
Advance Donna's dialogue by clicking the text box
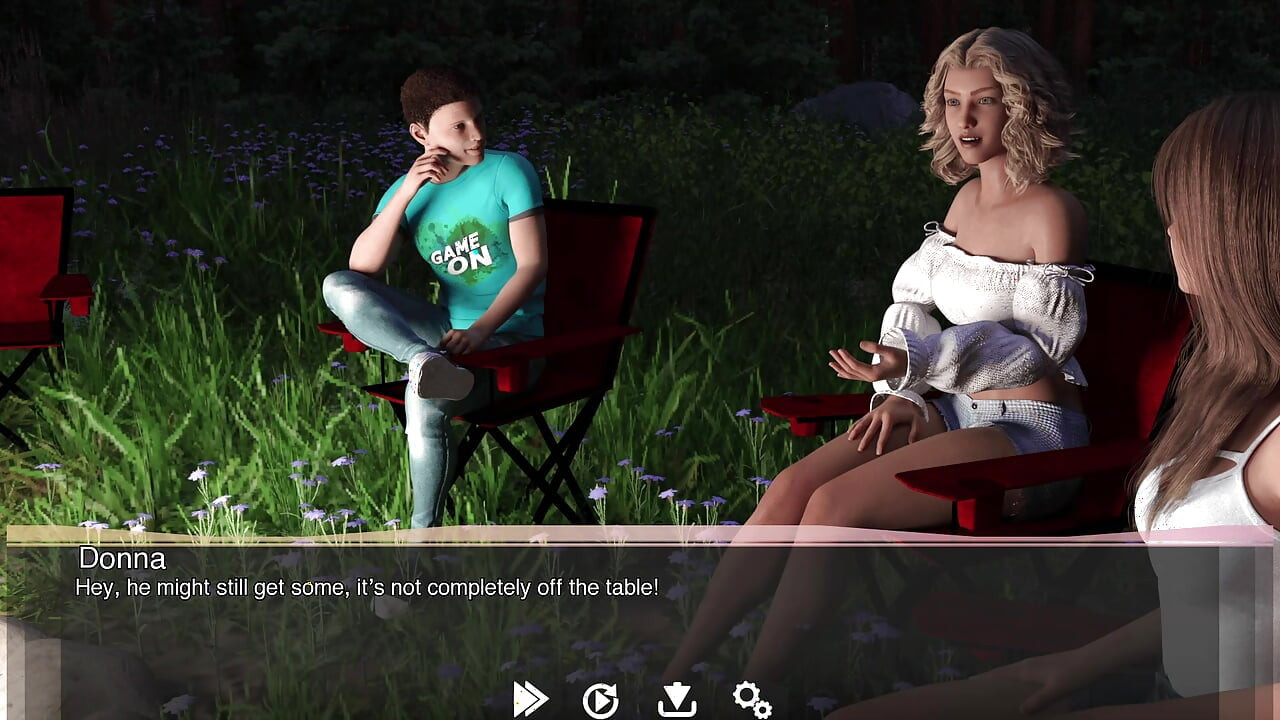(x=640, y=610)
